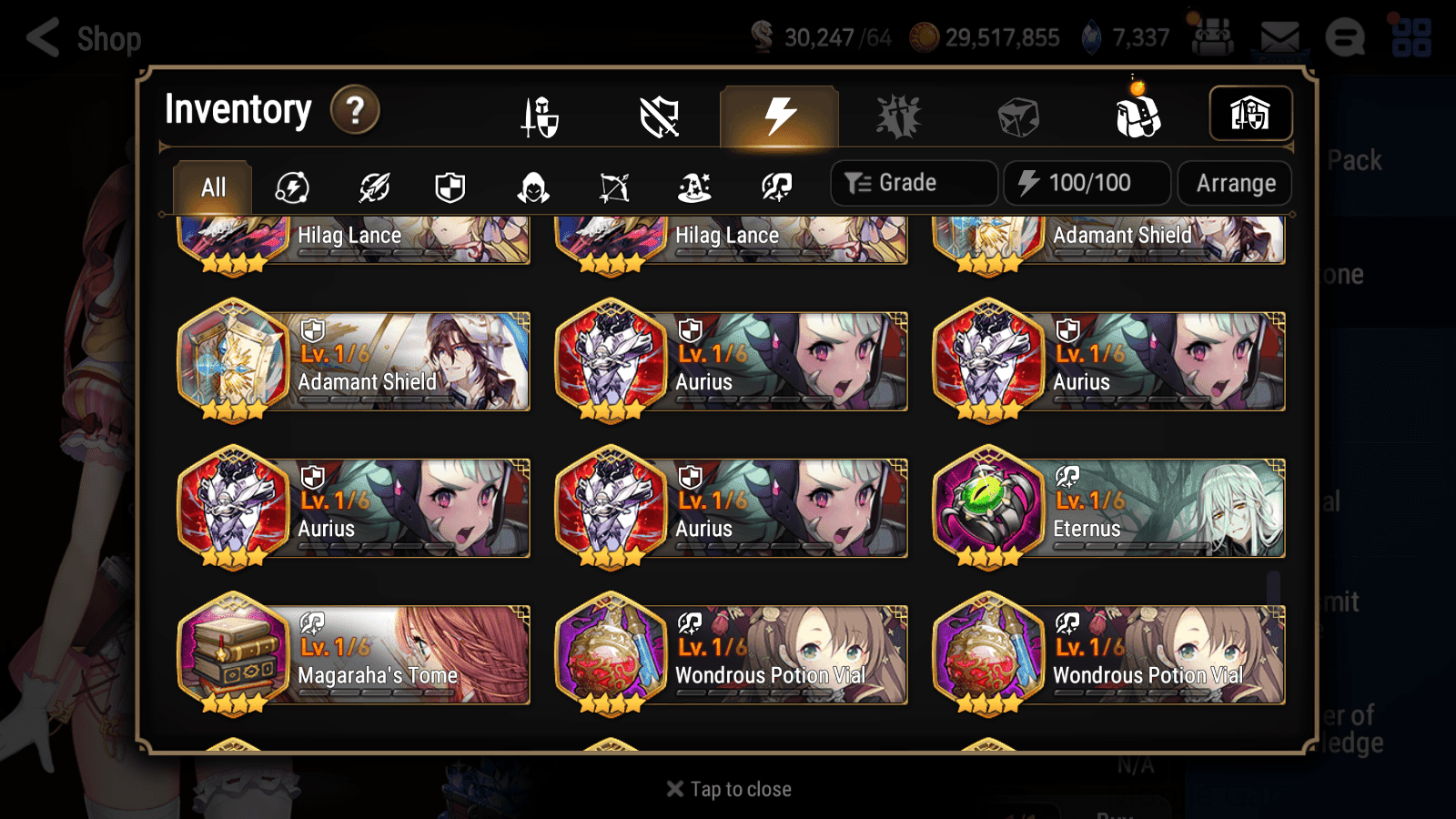1456x819 pixels.
Task: Select the Eternus charm item
Action: click(1108, 507)
